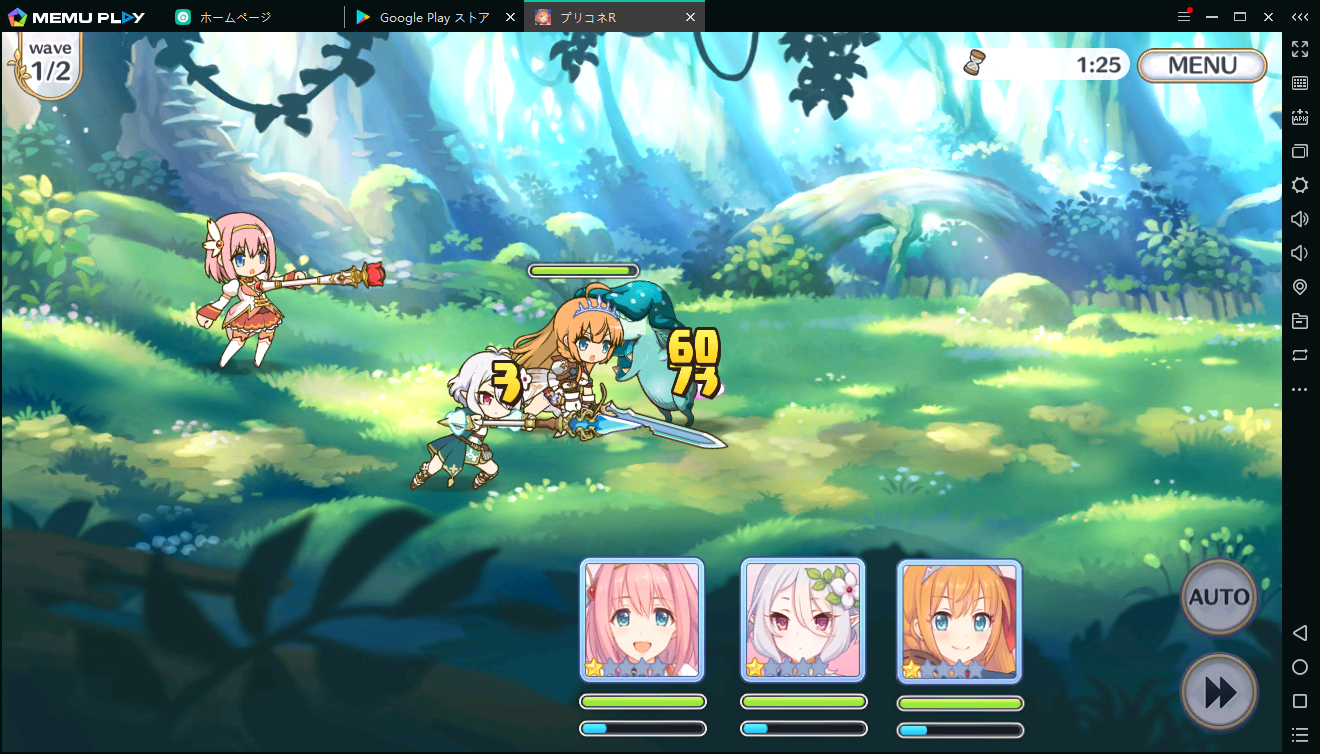Click Pecorine's green HP bar
The image size is (1320, 754).
(959, 703)
